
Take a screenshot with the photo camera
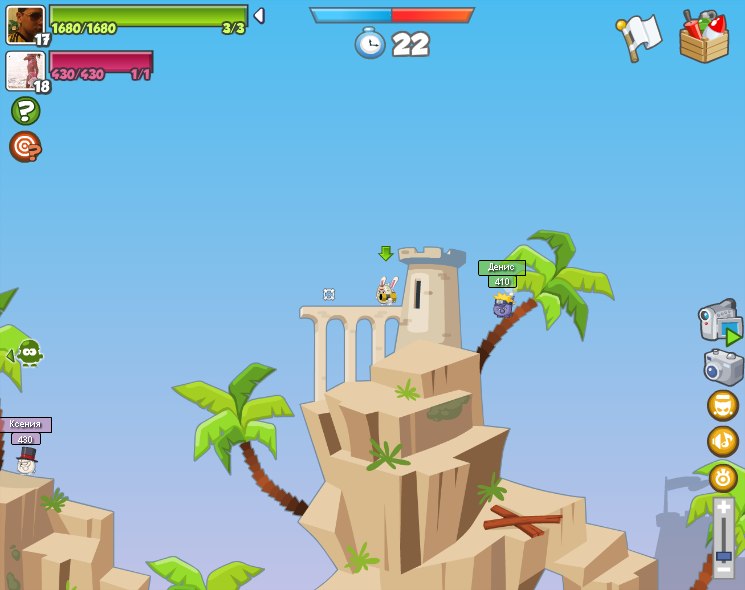point(723,367)
